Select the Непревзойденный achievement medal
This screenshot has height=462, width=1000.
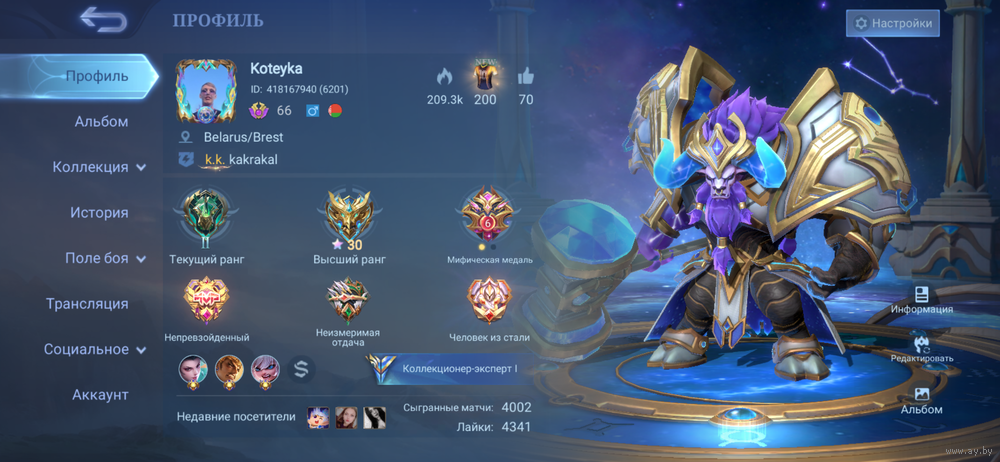pyautogui.click(x=206, y=298)
